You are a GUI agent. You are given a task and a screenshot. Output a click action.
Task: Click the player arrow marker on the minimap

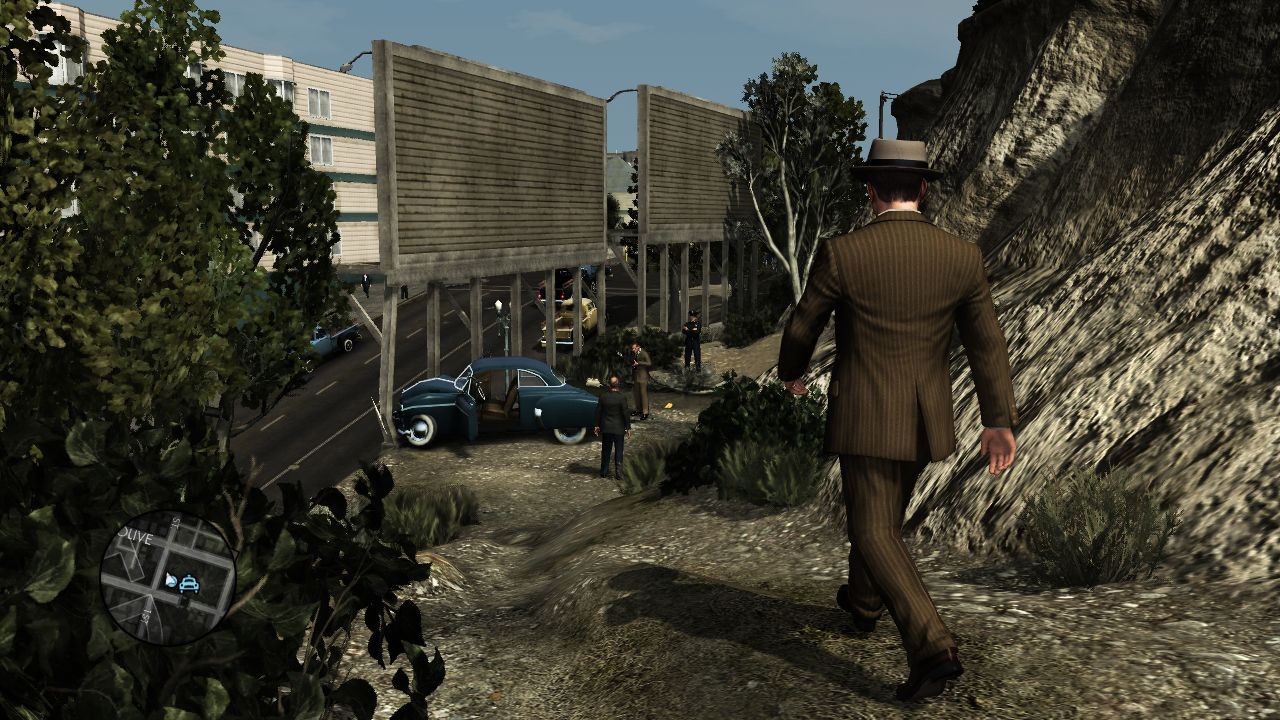(171, 580)
